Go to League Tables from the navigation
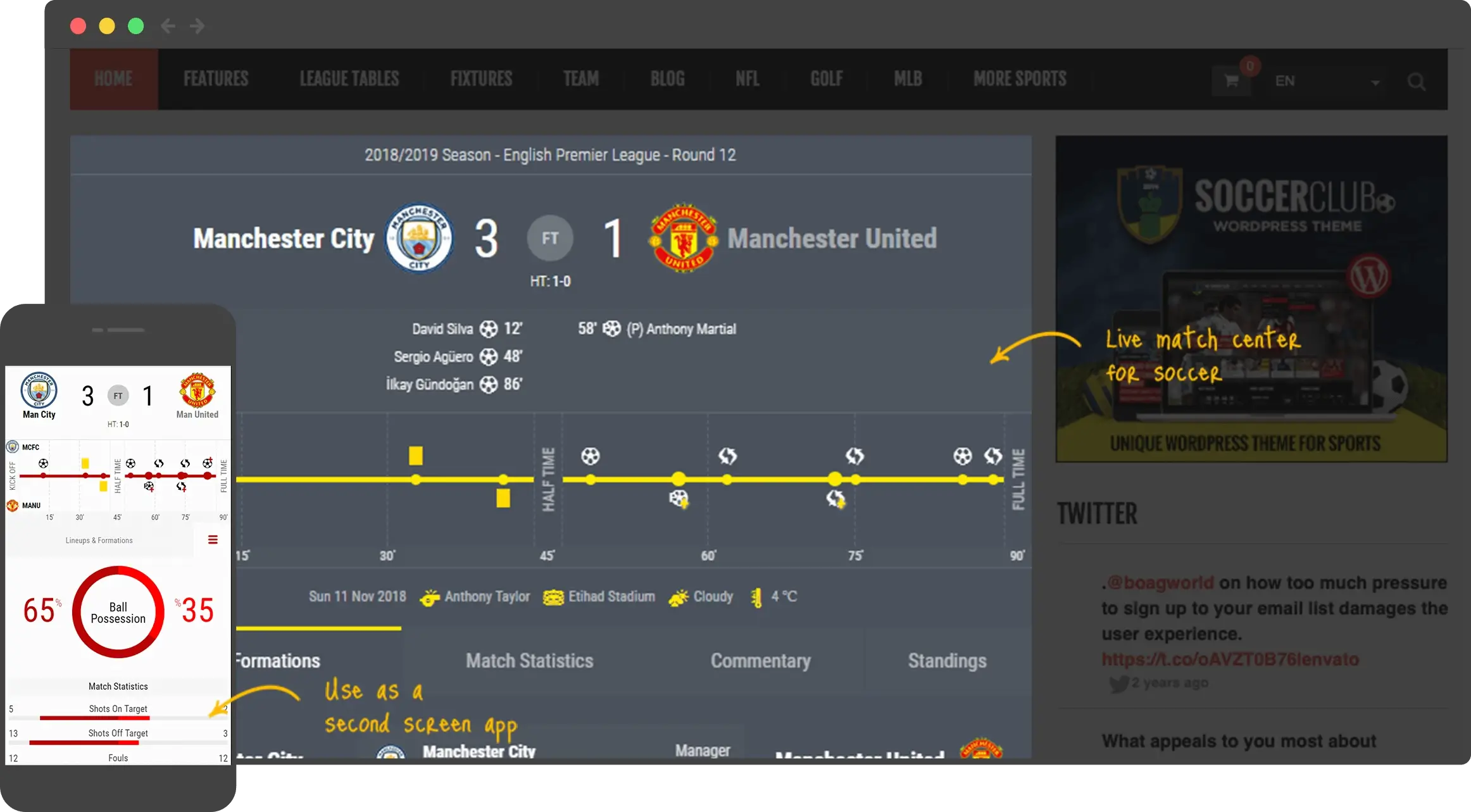This screenshot has height=812, width=1471. (349, 78)
